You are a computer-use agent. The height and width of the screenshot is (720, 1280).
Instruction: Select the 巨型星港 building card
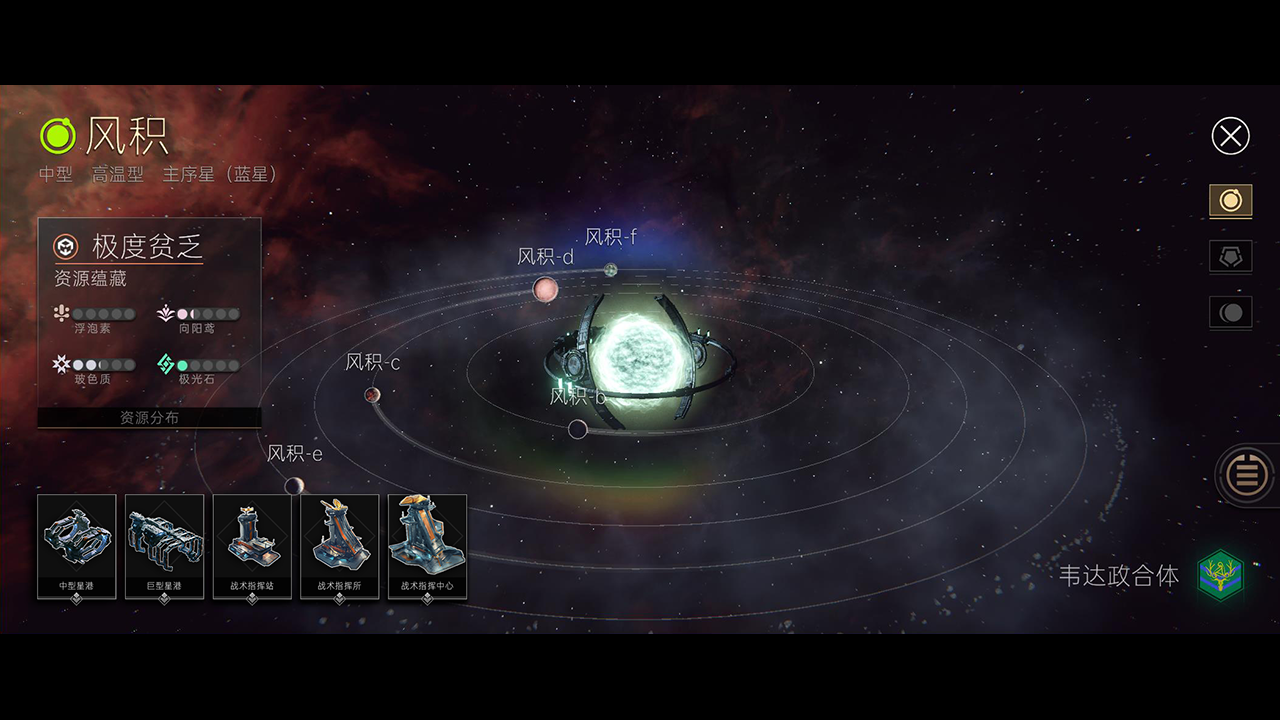tap(165, 546)
